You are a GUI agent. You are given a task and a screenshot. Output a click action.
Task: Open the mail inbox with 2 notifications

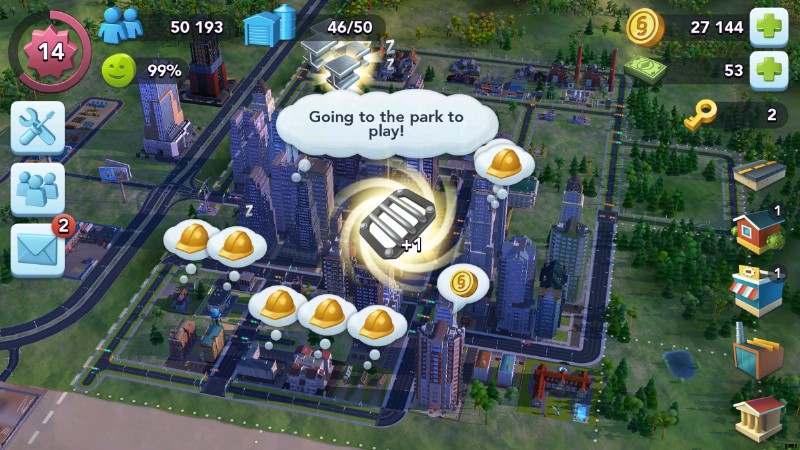(38, 249)
